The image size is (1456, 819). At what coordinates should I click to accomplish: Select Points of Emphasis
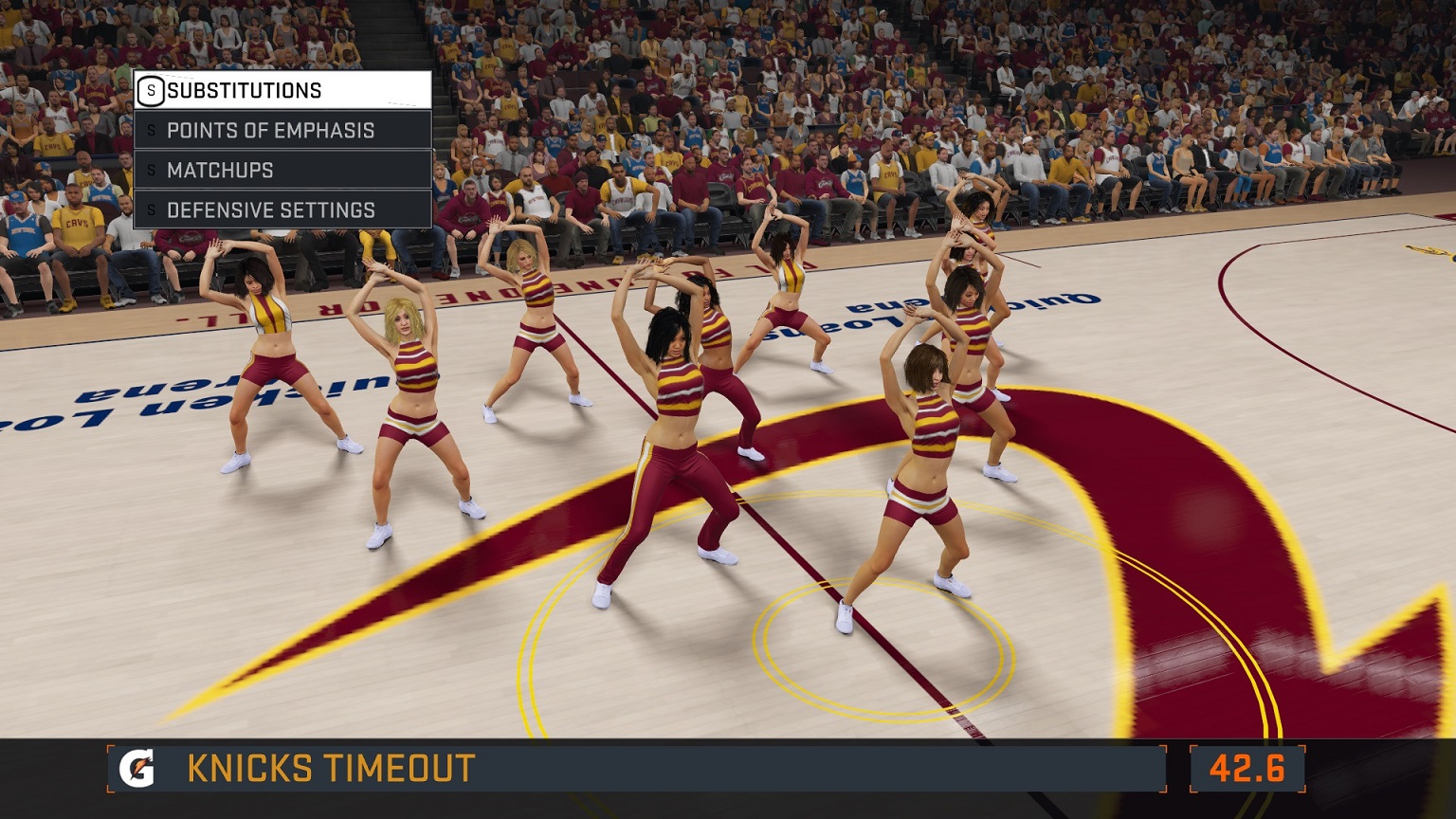pos(282,131)
